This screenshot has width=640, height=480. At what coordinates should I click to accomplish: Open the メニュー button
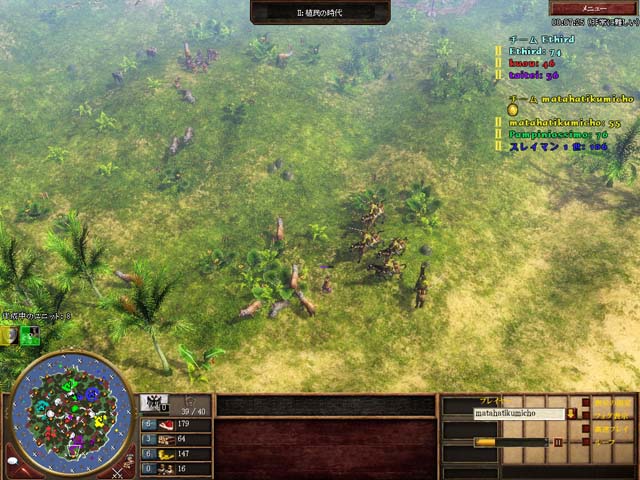pyautogui.click(x=593, y=8)
